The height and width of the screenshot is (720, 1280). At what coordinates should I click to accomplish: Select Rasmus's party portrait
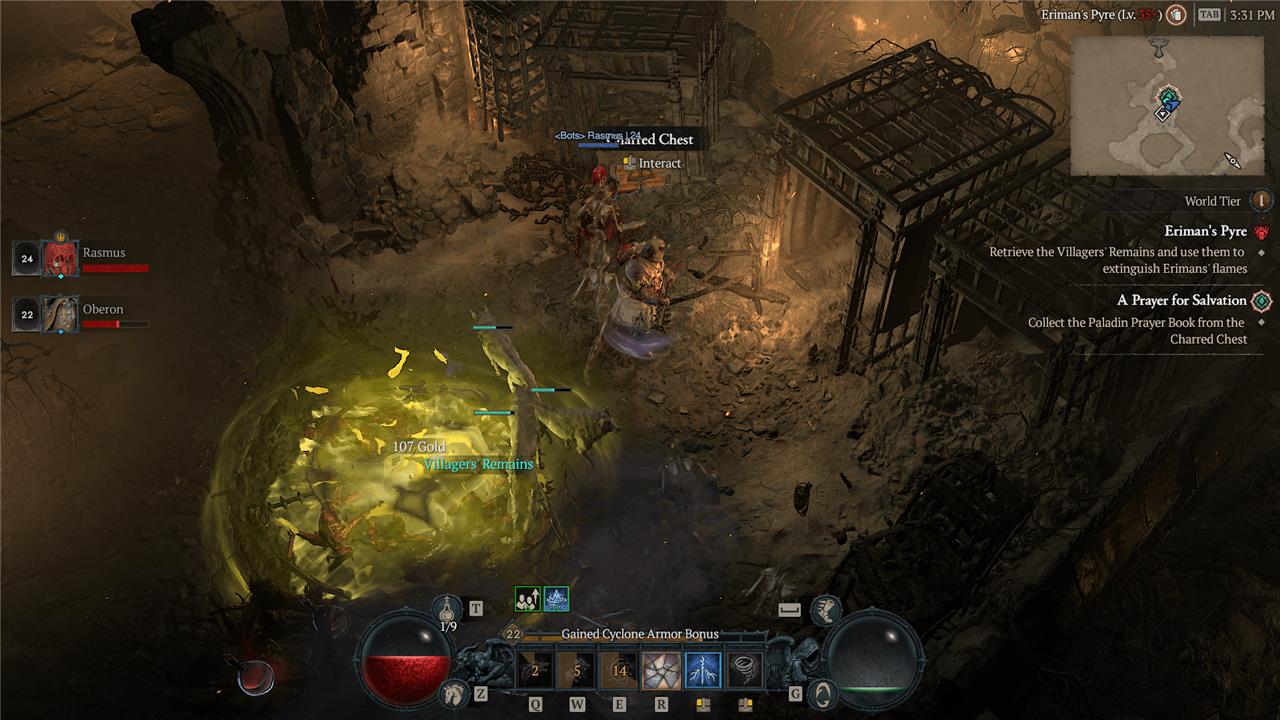(60, 259)
